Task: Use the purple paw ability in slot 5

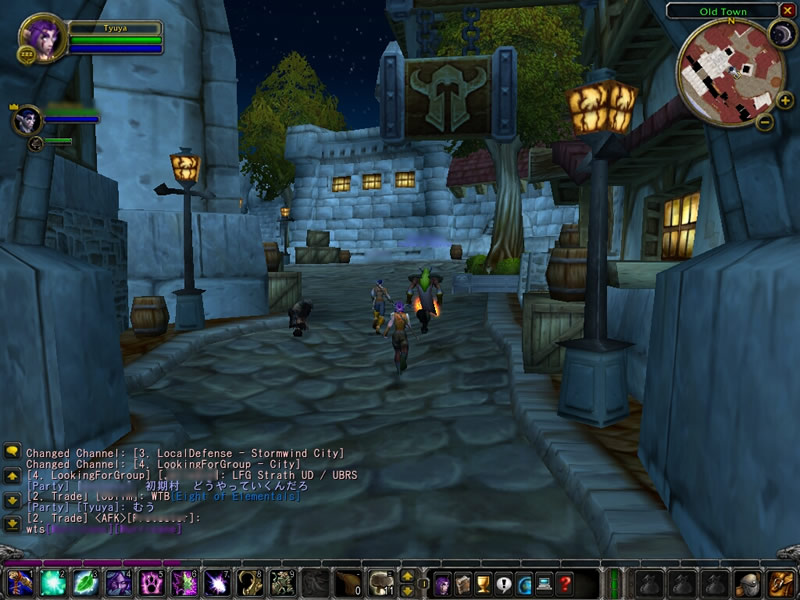Action: [x=151, y=583]
